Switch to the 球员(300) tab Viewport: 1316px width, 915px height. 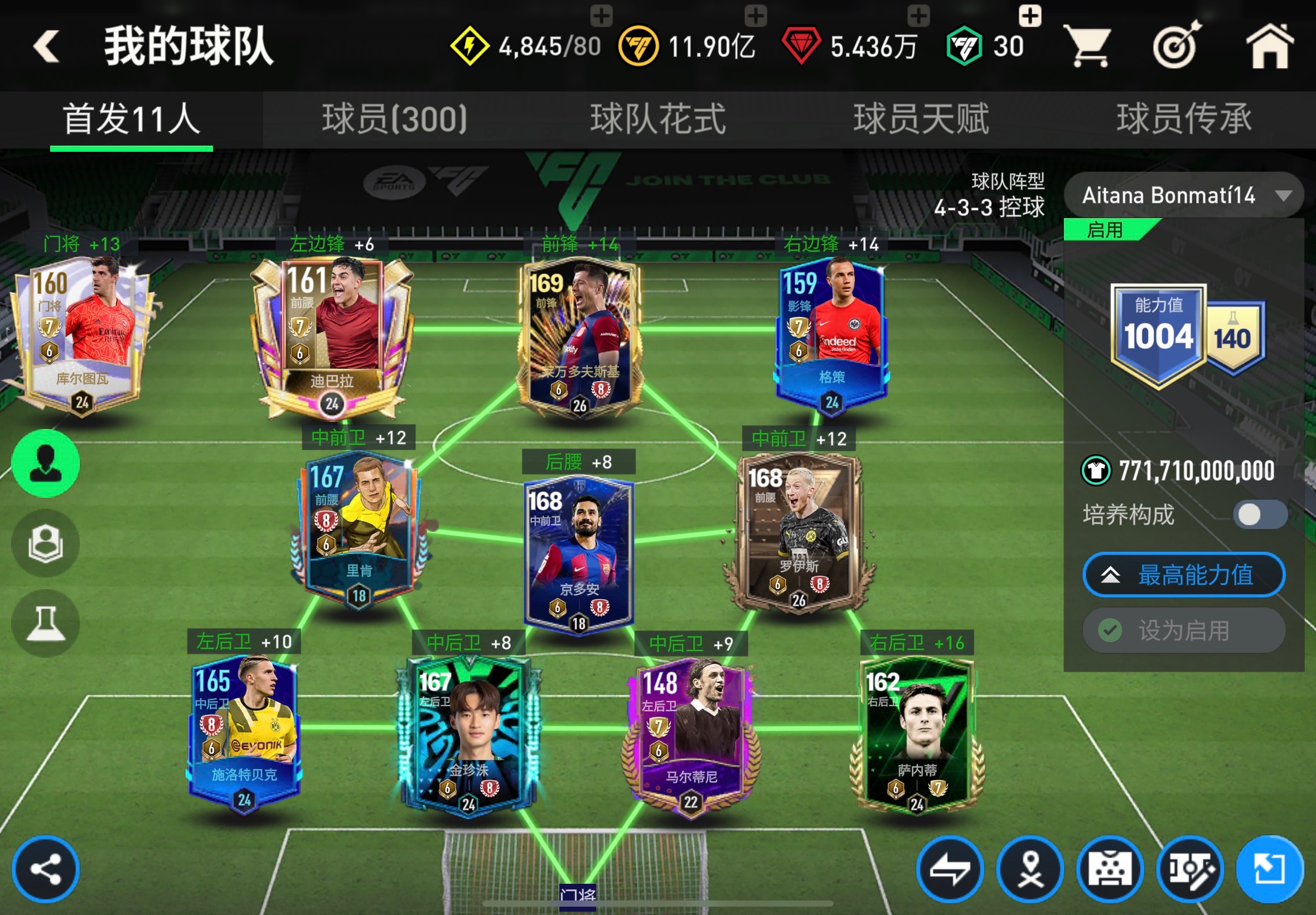[x=394, y=119]
